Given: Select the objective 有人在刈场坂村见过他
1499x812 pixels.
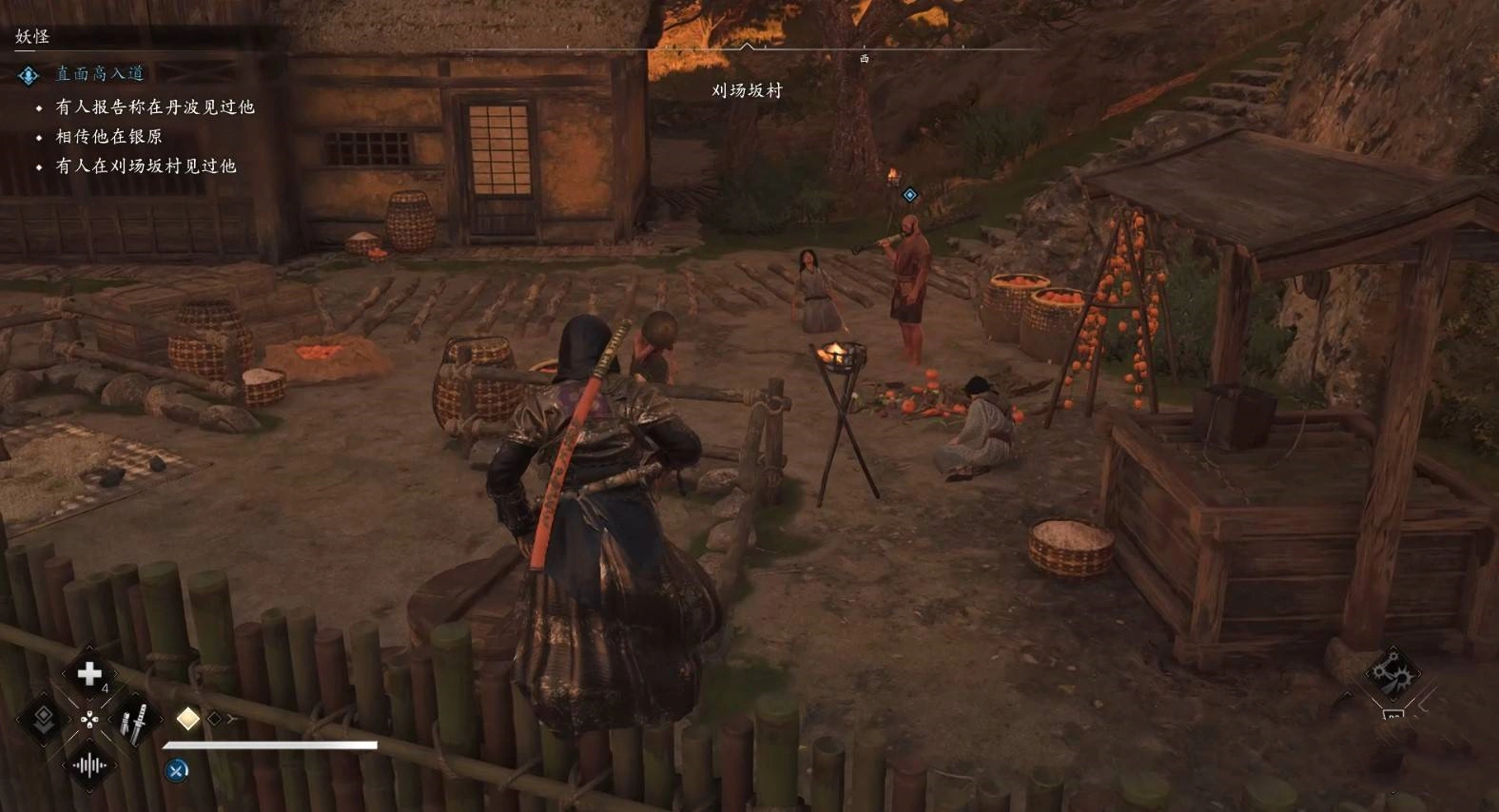Looking at the screenshot, I should tap(146, 165).
